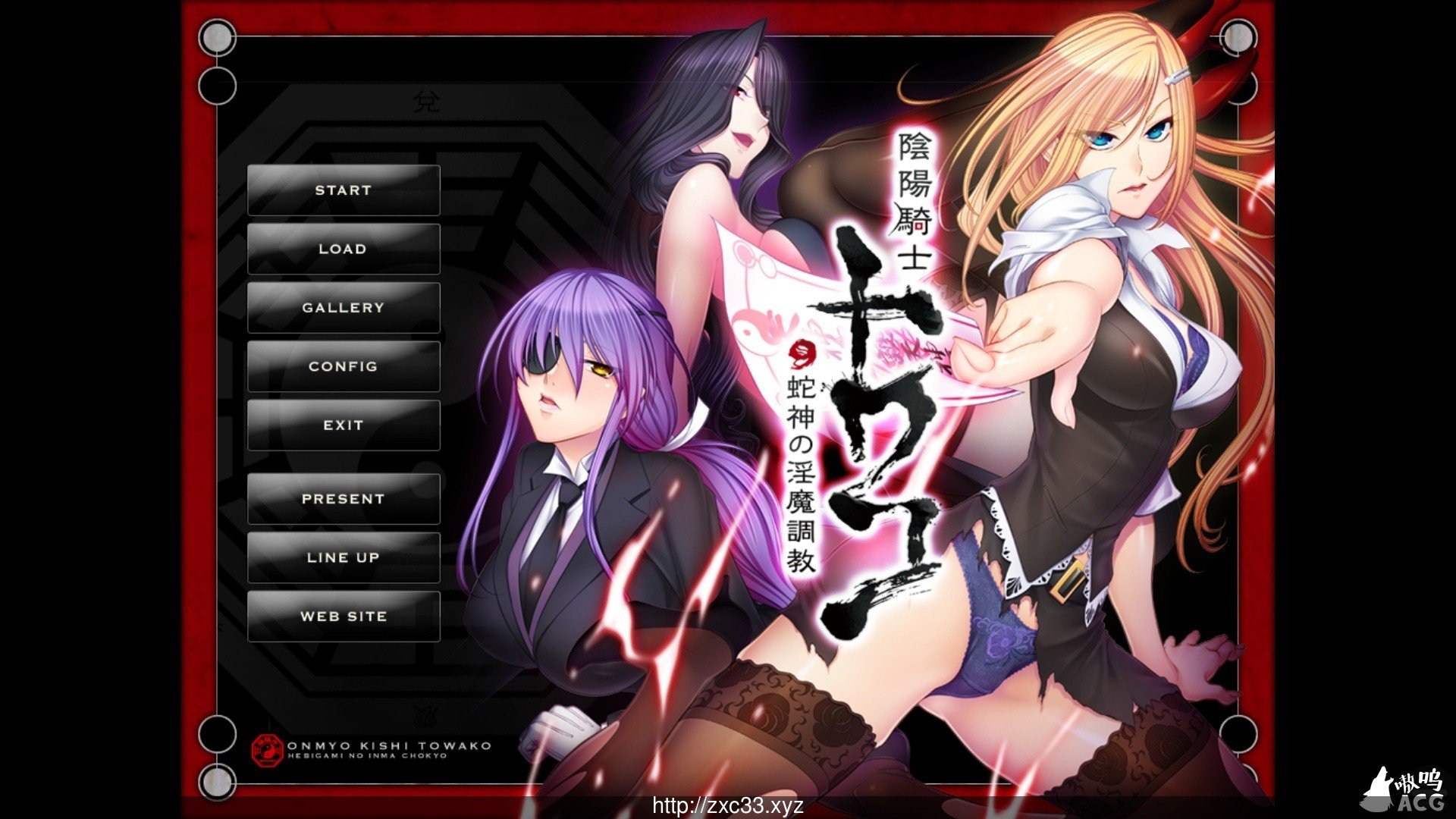Click the START button to begin the game
1456x819 pixels.
click(x=344, y=190)
